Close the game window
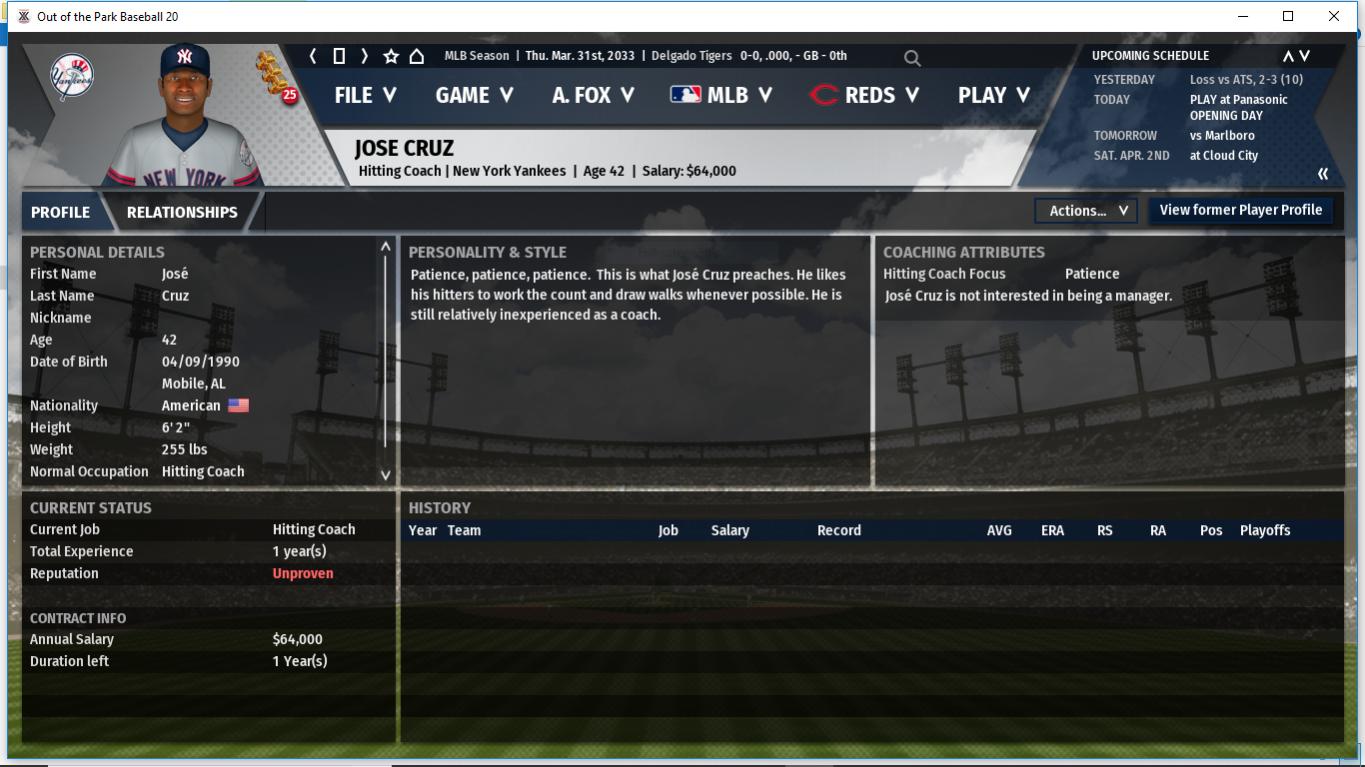 tap(1333, 16)
